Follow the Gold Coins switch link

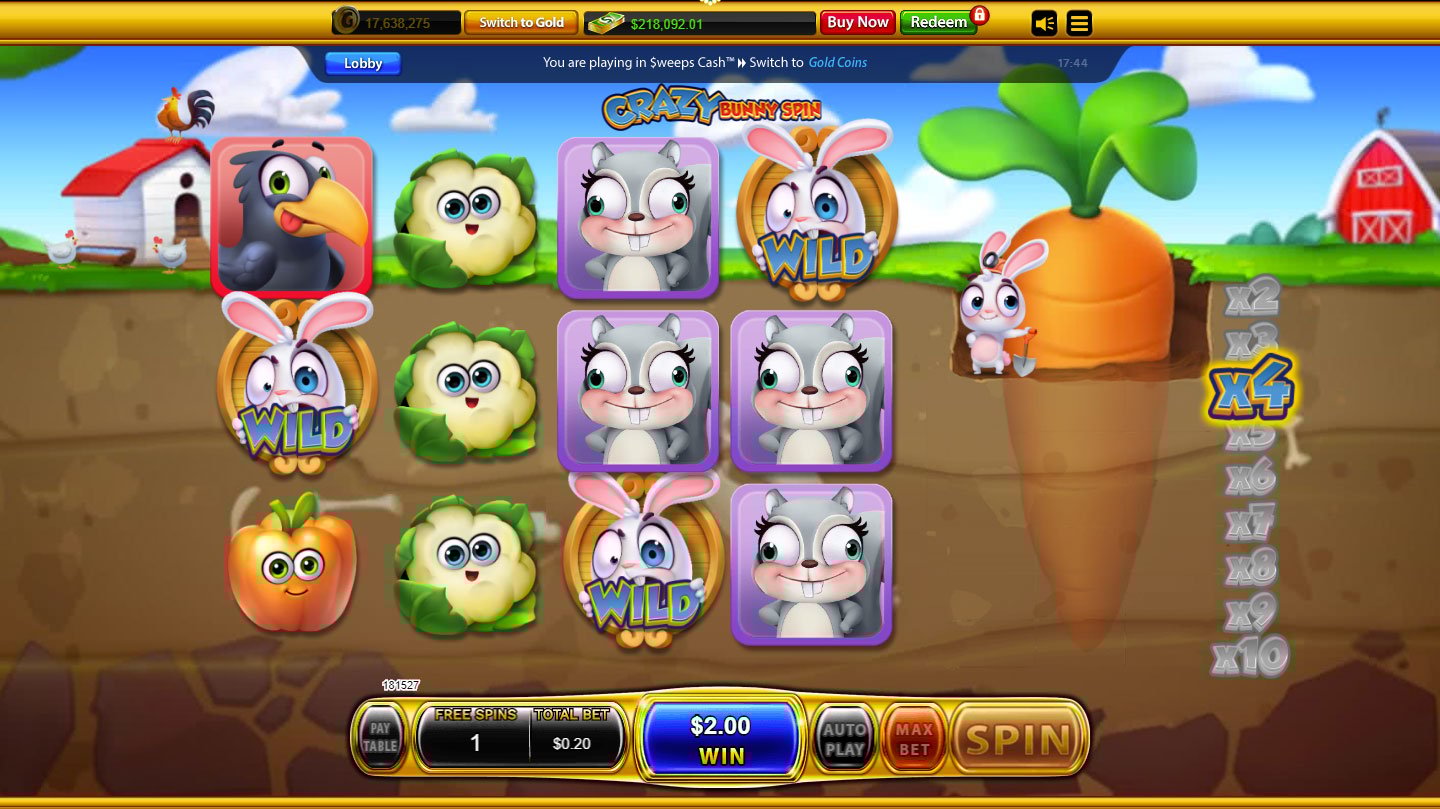837,62
